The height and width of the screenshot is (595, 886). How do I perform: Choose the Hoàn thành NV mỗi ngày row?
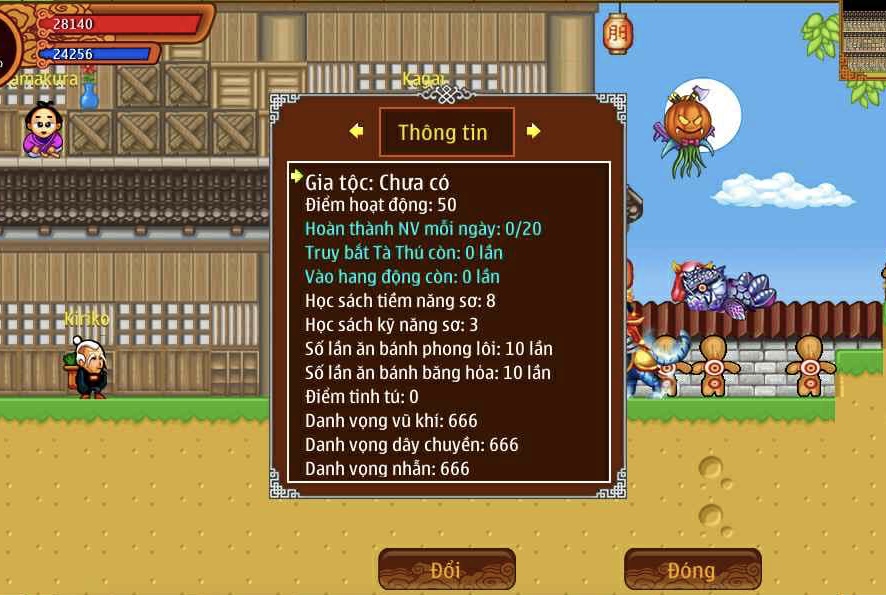423,228
